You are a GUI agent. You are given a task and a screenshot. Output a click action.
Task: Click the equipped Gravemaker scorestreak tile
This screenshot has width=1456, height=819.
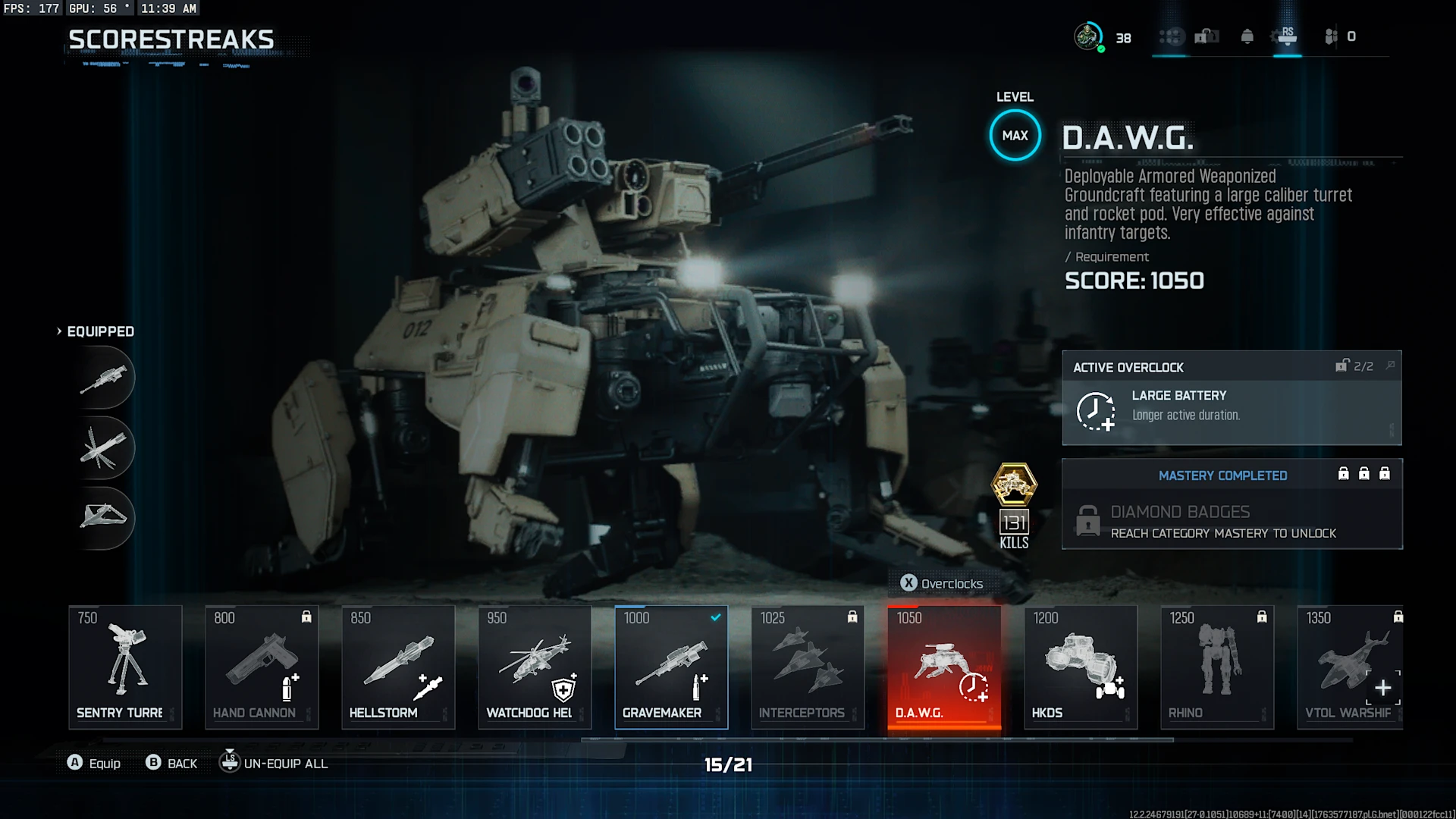coord(671,667)
